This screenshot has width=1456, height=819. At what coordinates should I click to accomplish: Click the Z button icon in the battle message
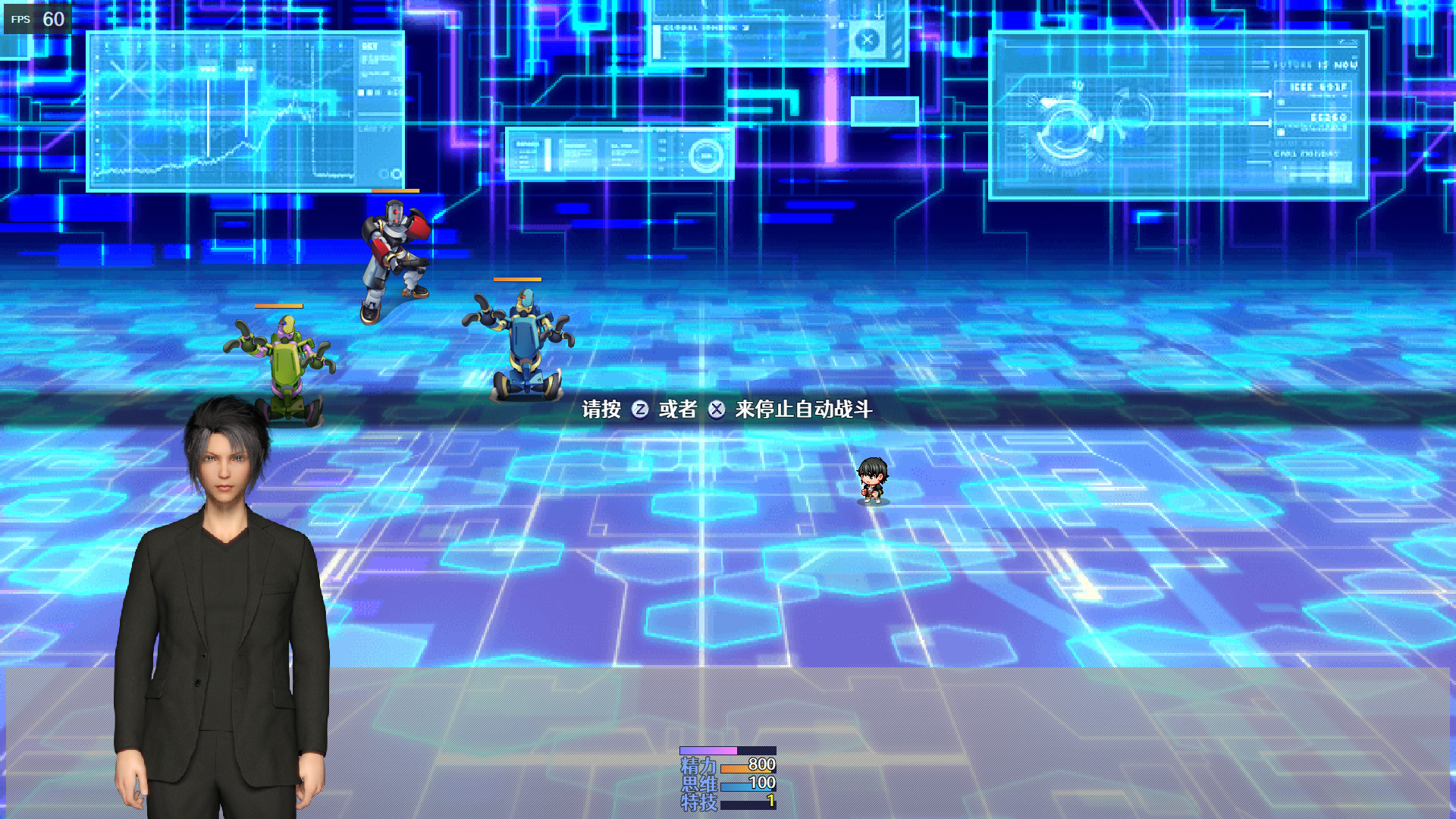point(639,408)
